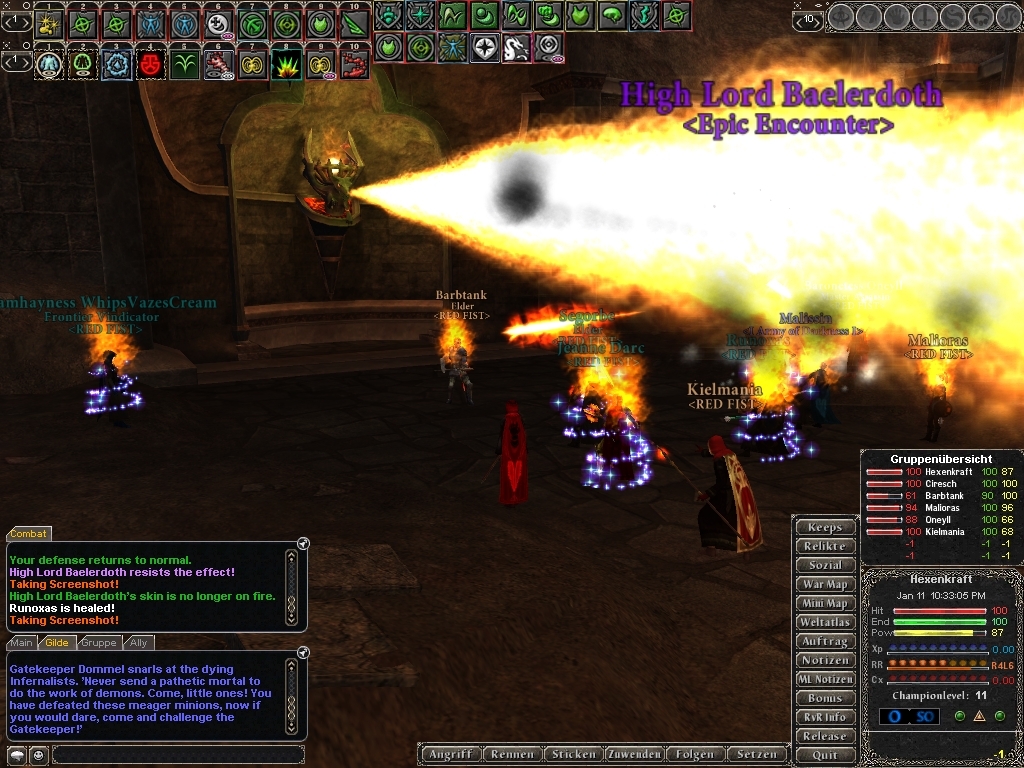The image size is (1024, 768).
Task: Open the War Map
Action: tap(825, 584)
